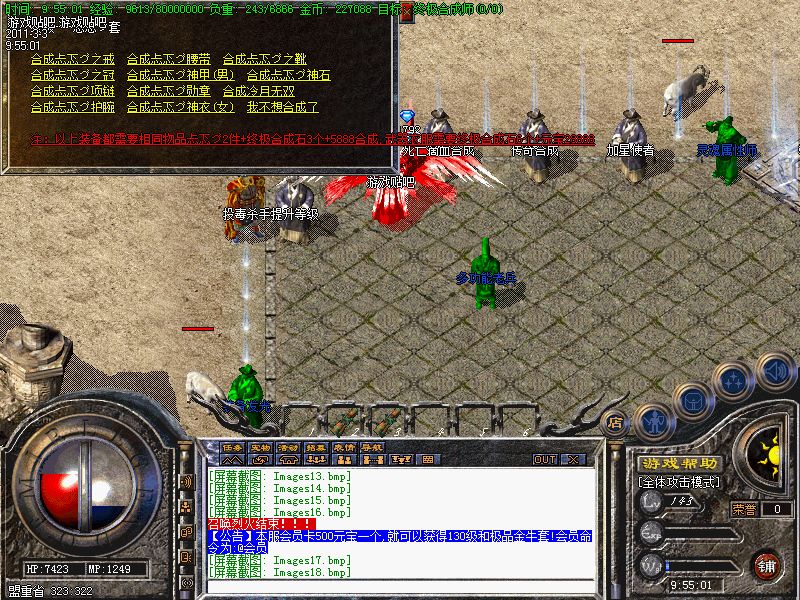
Task: Open the 游戏帮助 game help button
Action: [680, 463]
